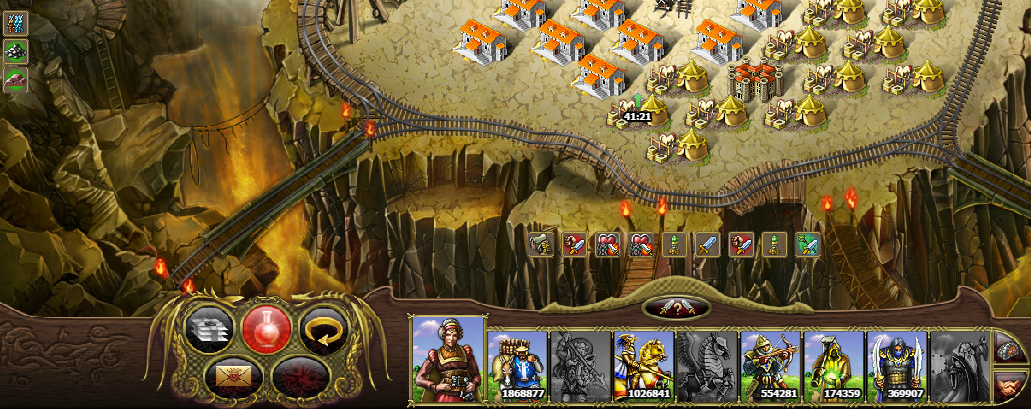
Task: Click the greyed-out hooded reaper unit slot
Action: pyautogui.click(x=960, y=367)
